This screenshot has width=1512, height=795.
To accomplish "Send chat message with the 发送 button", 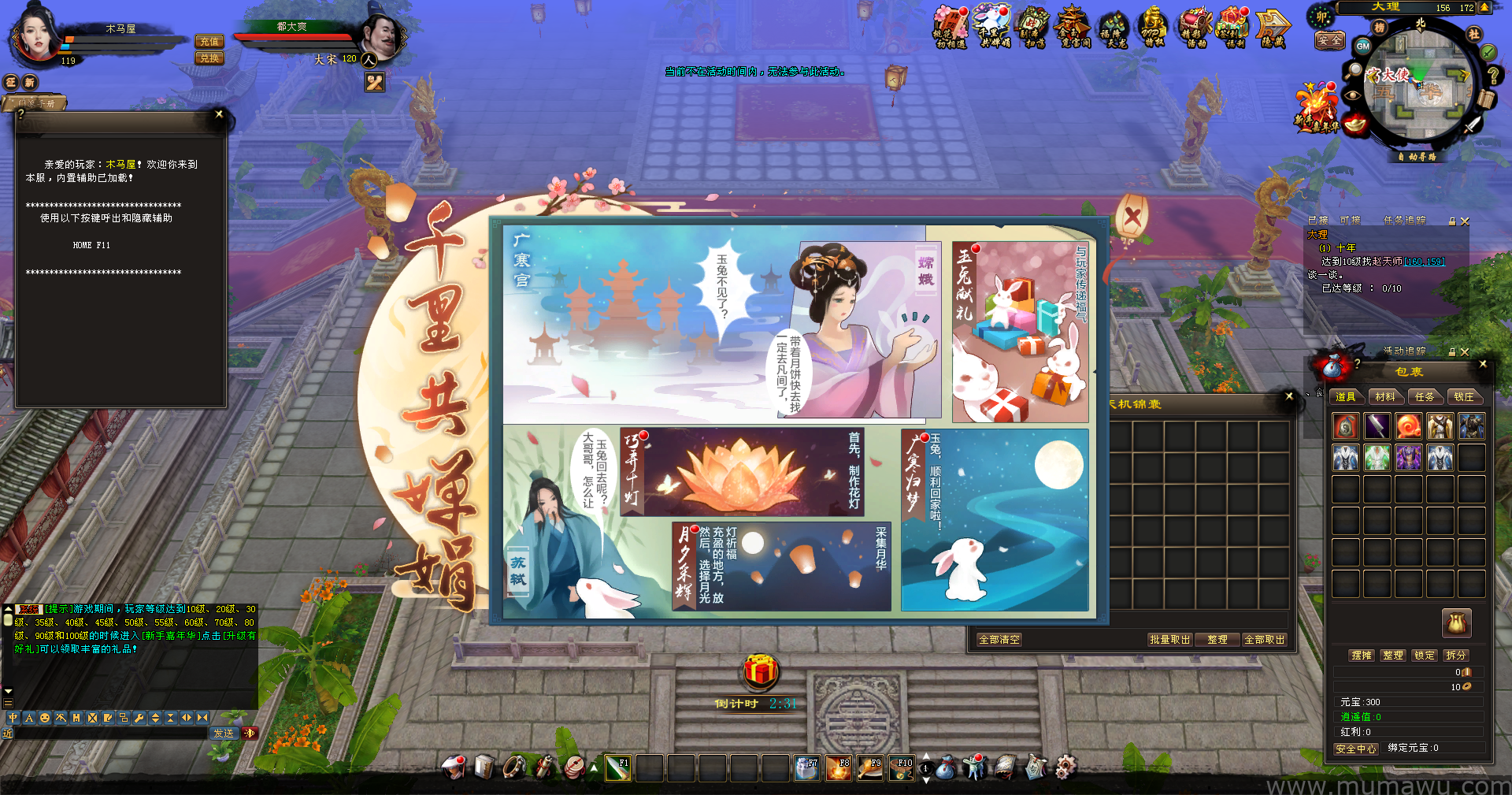I will (224, 734).
